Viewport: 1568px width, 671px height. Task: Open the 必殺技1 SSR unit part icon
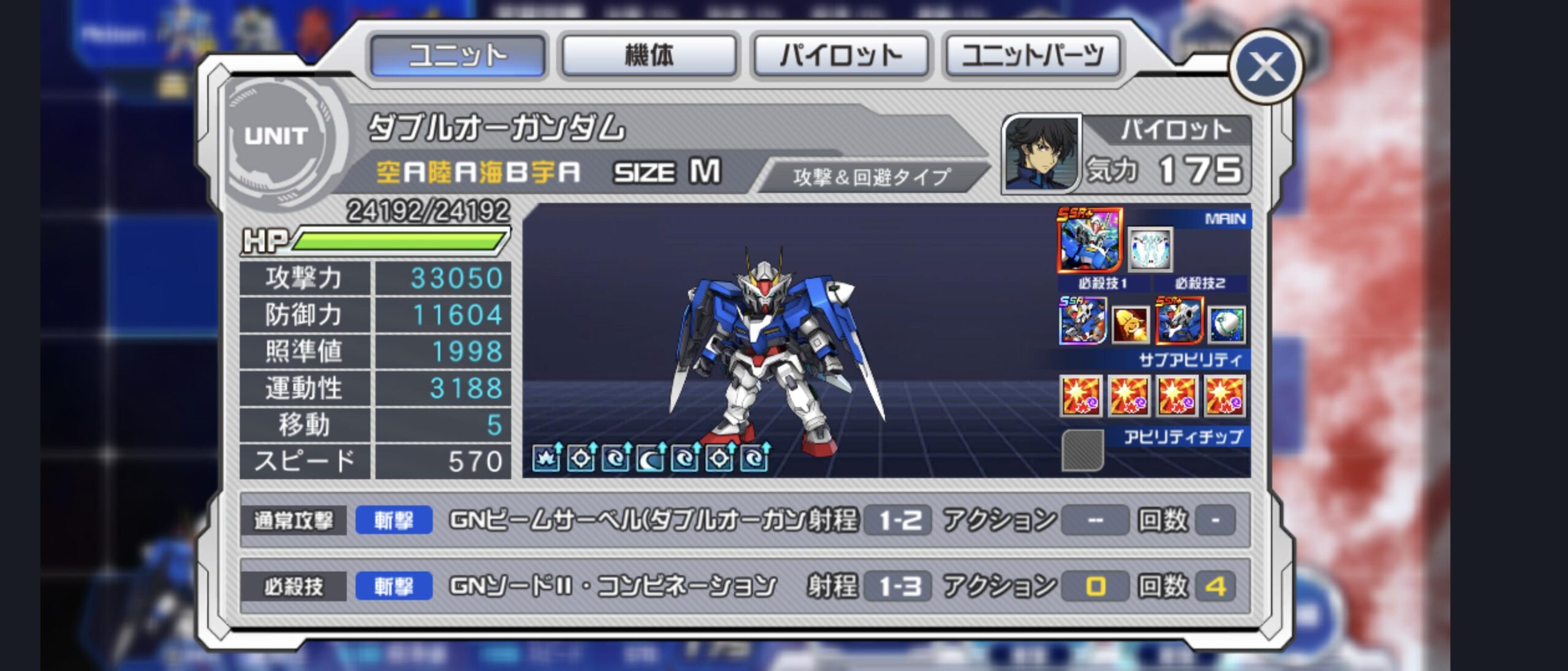pyautogui.click(x=1082, y=321)
